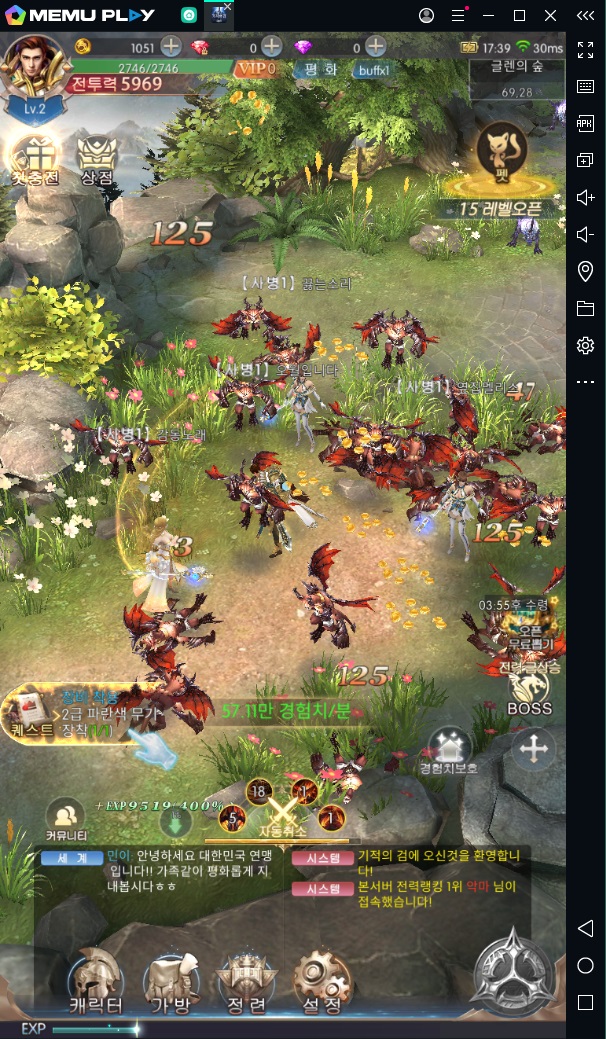
Task: Toggle the 평화 peace mode button
Action: click(x=320, y=69)
